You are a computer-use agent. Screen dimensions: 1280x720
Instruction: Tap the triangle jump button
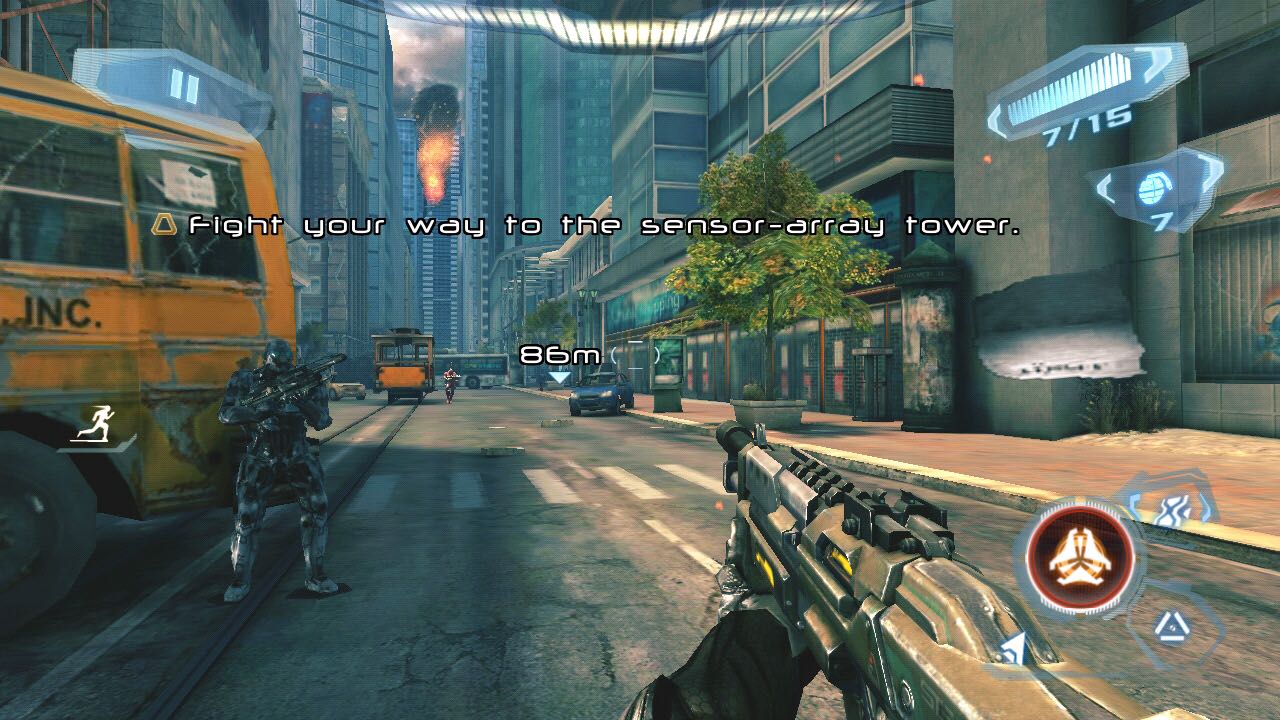pyautogui.click(x=1168, y=627)
